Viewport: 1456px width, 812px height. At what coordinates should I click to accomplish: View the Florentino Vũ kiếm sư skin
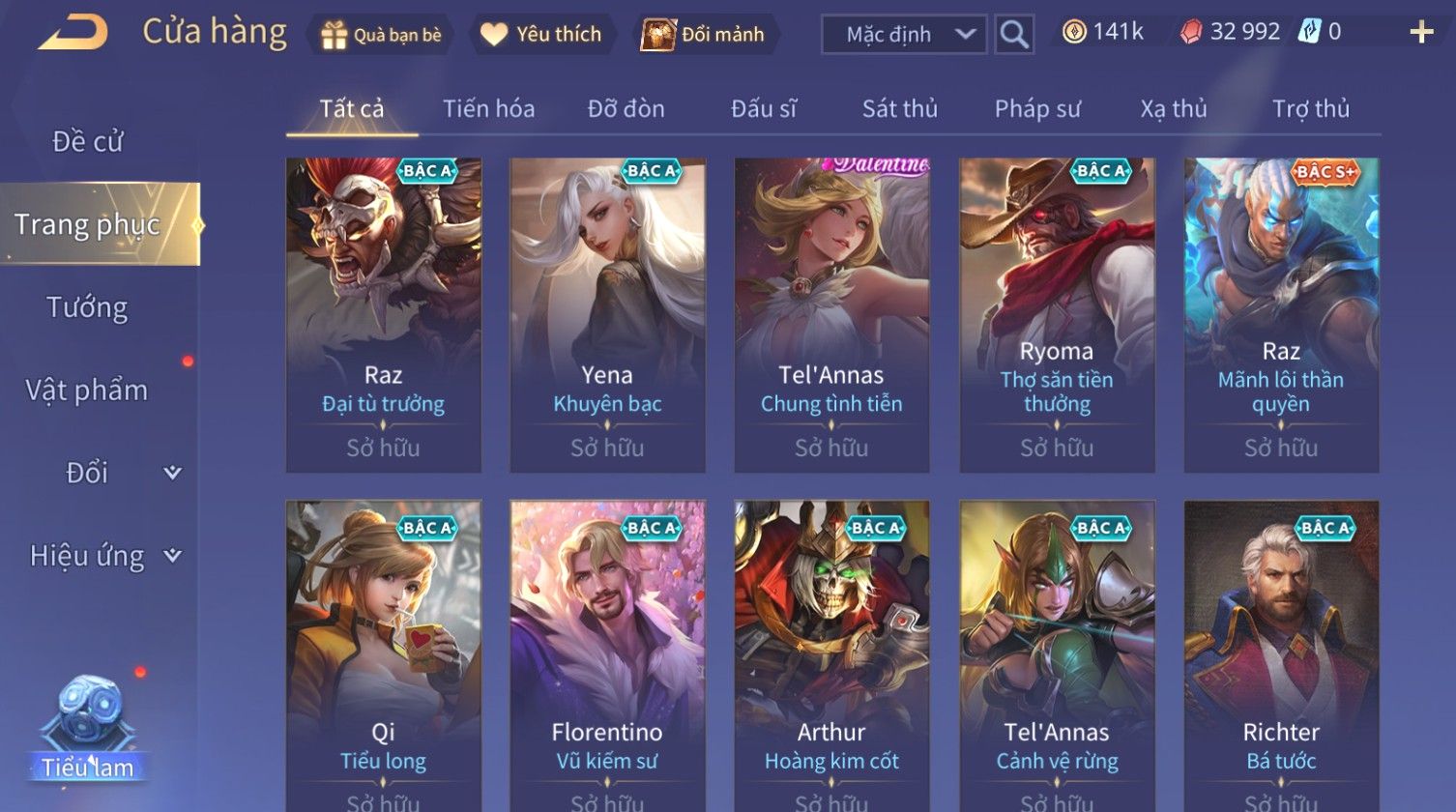pos(607,655)
